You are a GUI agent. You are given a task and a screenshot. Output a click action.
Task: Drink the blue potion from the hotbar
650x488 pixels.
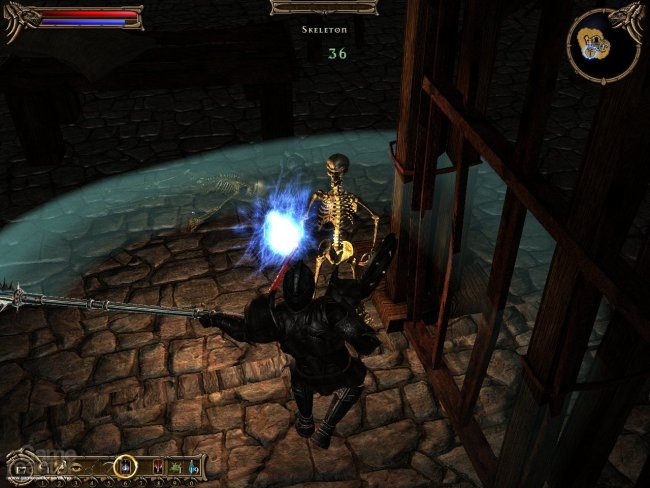click(x=193, y=467)
